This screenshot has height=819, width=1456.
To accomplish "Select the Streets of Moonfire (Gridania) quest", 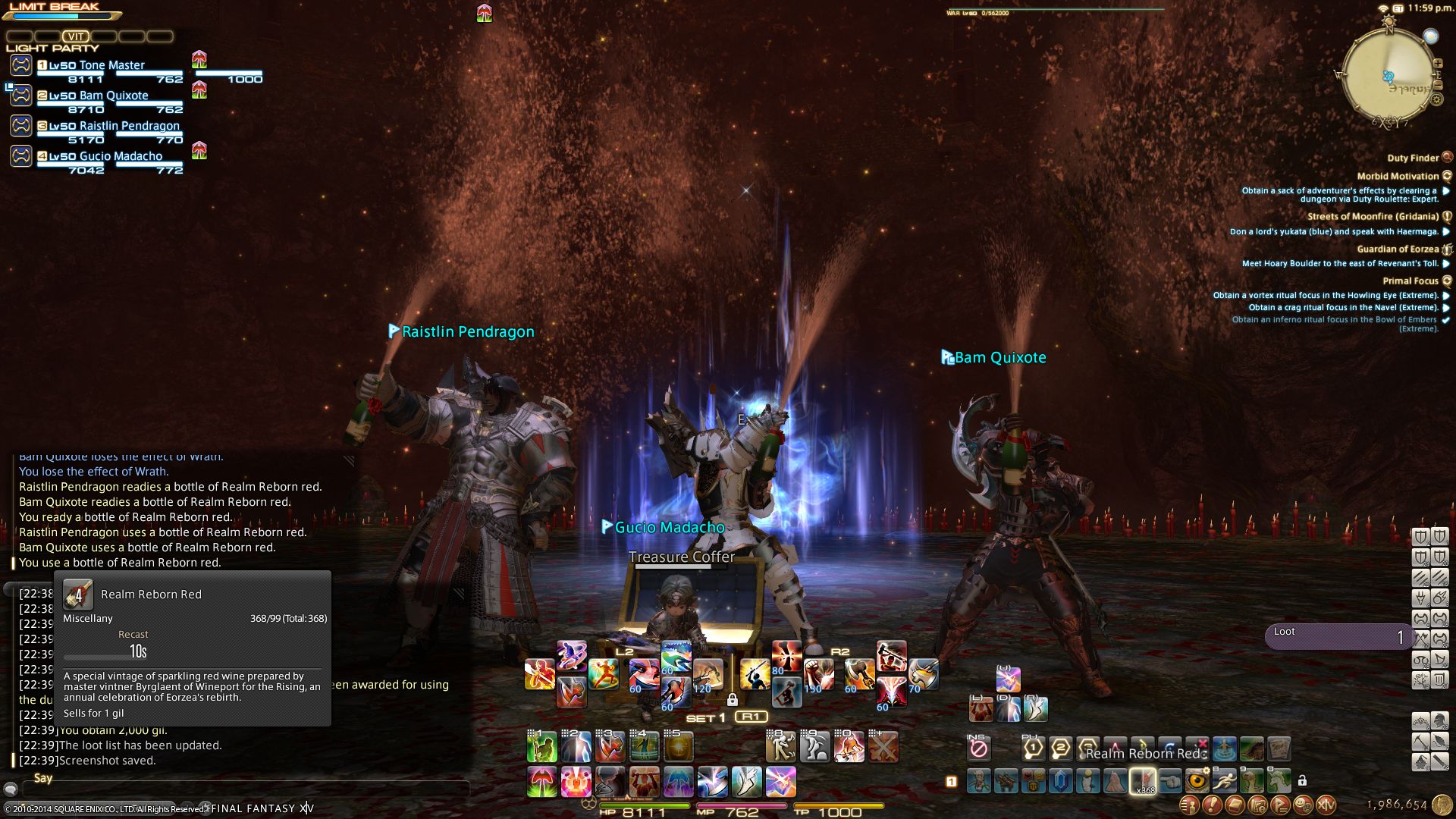I will (x=1373, y=216).
